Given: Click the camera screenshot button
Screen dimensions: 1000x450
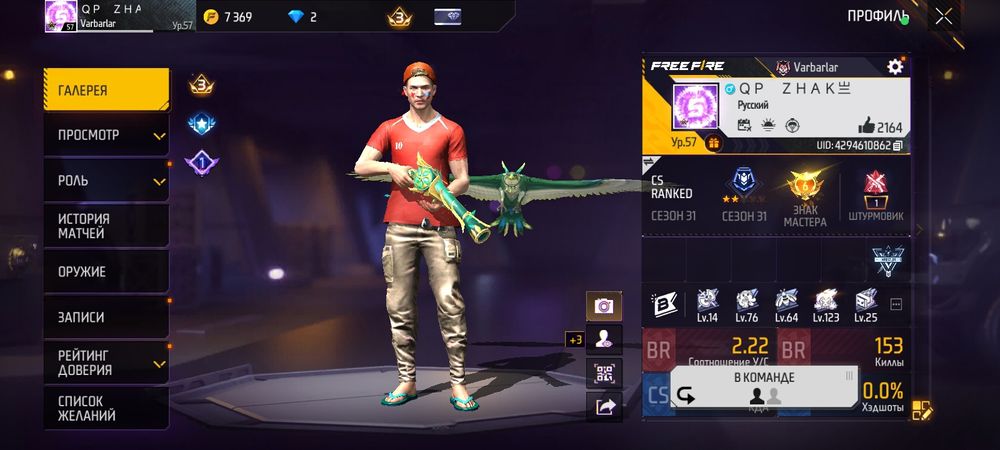Looking at the screenshot, I should (604, 306).
